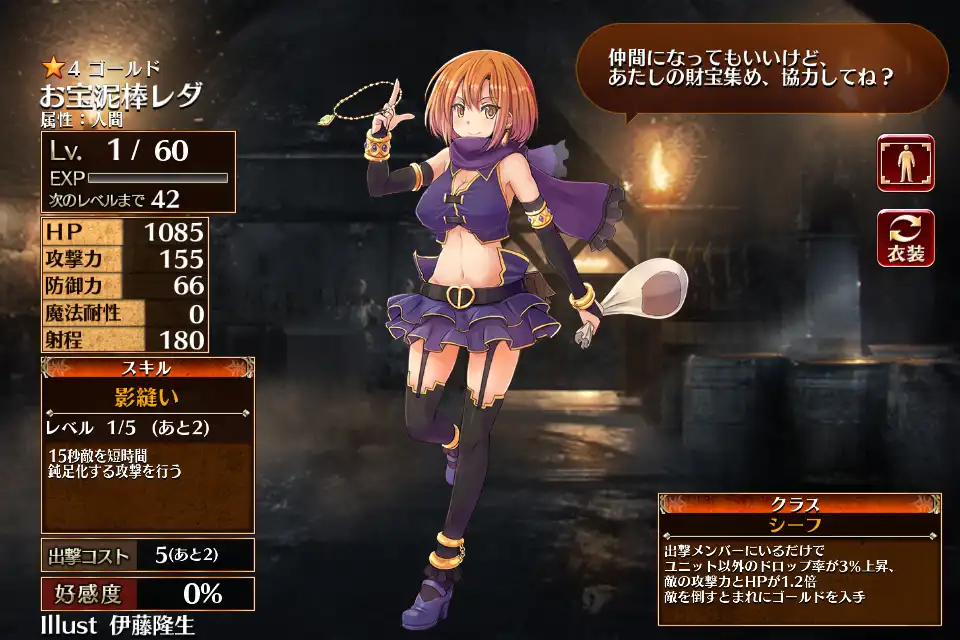The width and height of the screenshot is (960, 640).
Task: Switch outfit with the 衣装 button
Action: pyautogui.click(x=906, y=238)
